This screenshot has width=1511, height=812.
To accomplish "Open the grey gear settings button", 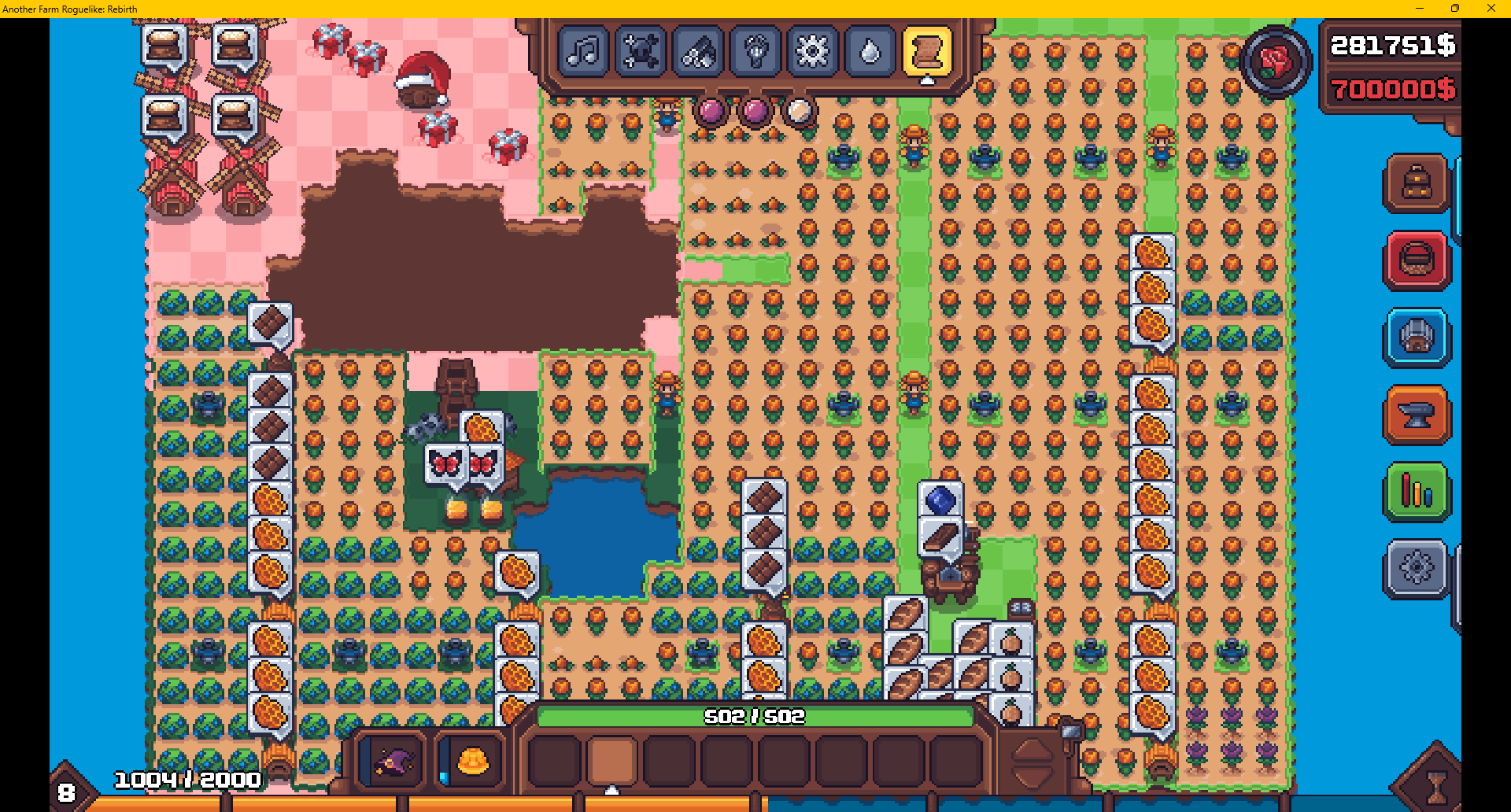I will tap(1417, 568).
